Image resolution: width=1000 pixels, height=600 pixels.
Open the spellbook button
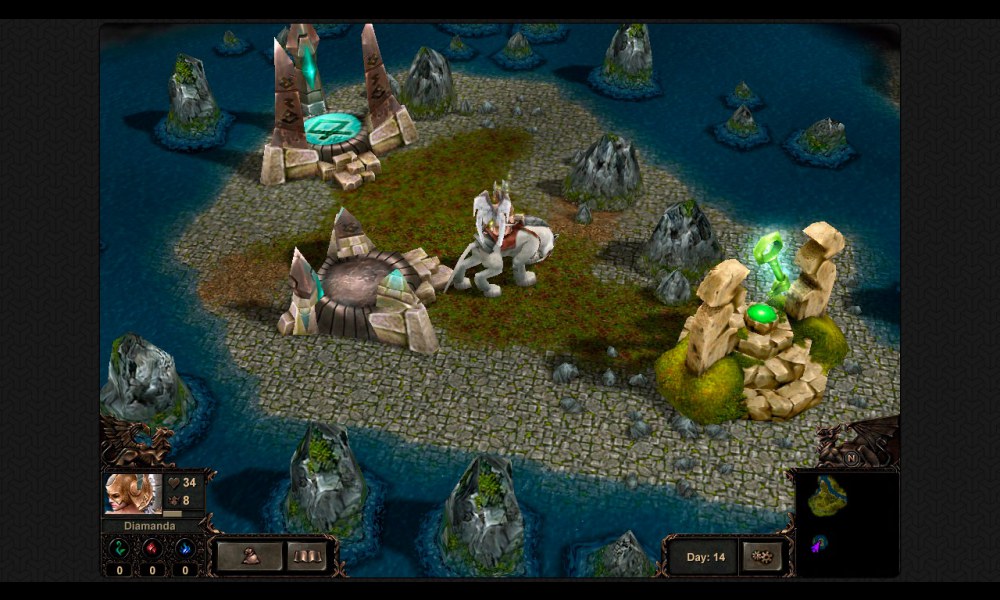click(x=307, y=556)
